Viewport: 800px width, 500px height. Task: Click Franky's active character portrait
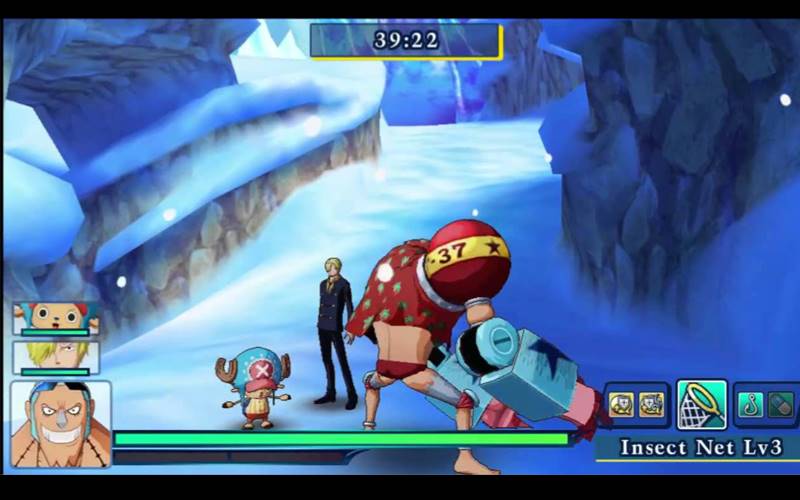(60, 423)
